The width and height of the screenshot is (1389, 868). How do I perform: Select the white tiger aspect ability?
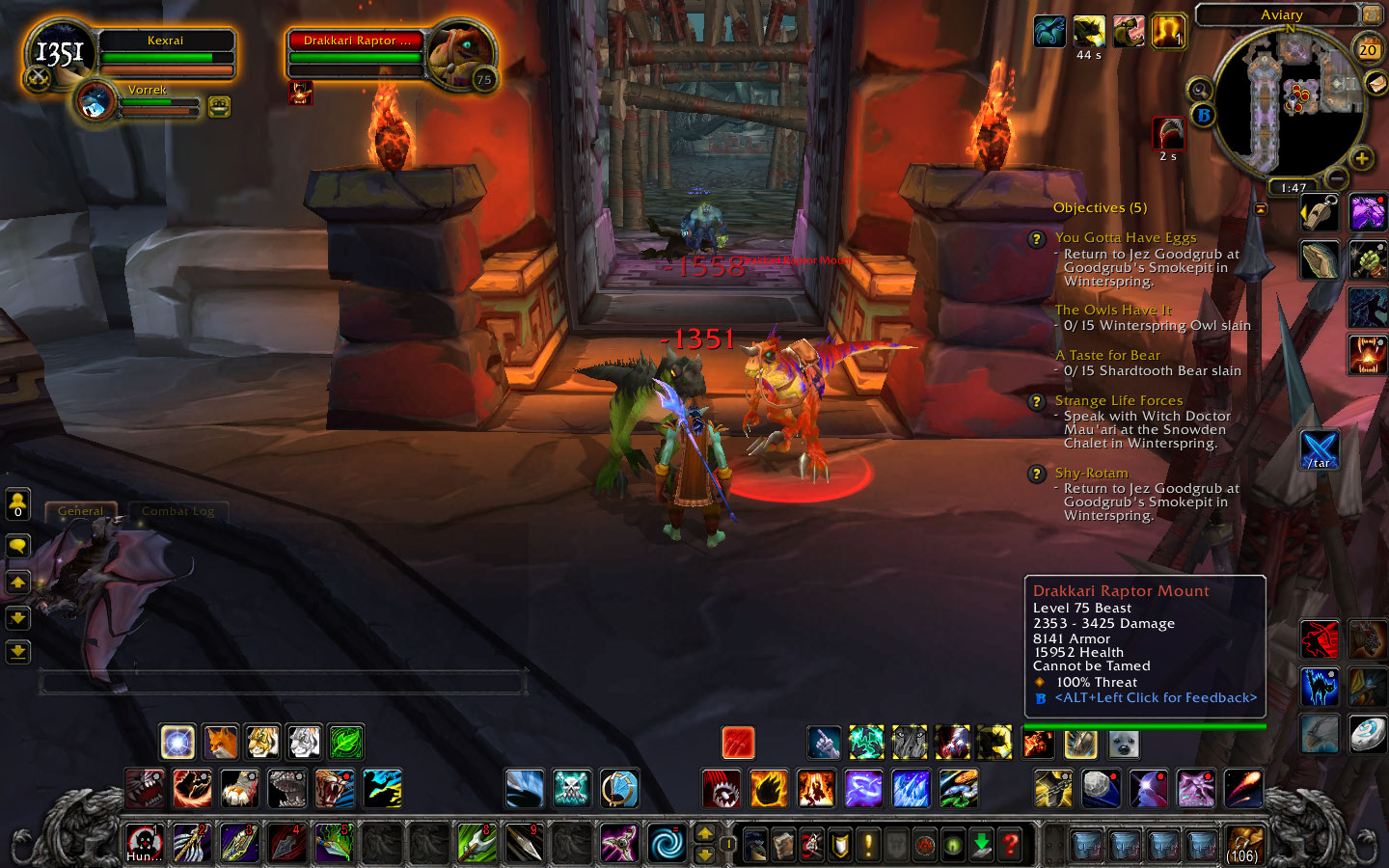304,742
